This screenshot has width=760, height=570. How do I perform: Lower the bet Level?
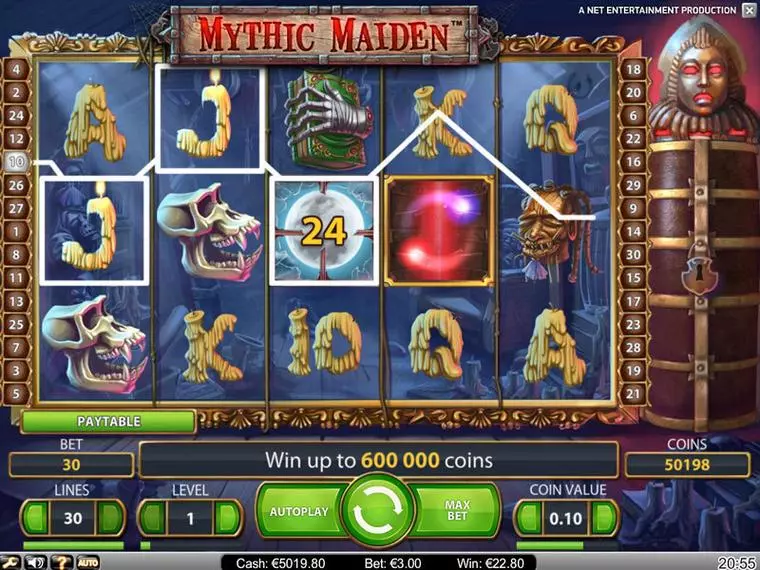[152, 518]
